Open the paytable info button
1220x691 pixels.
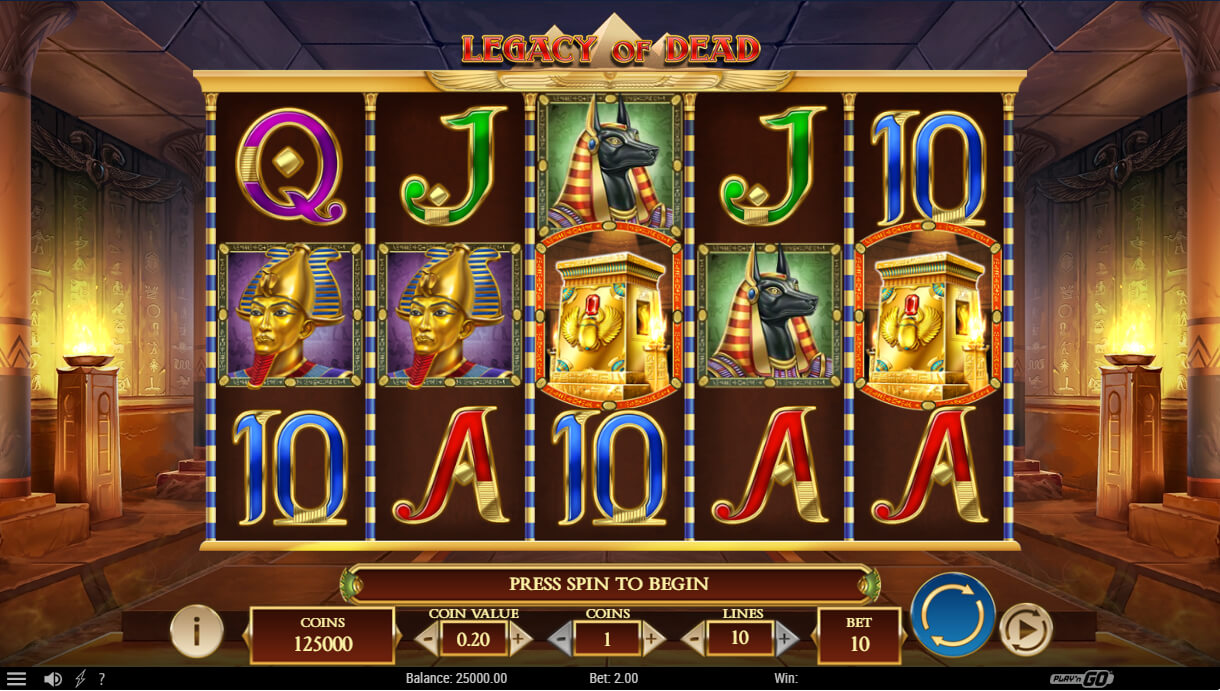196,630
